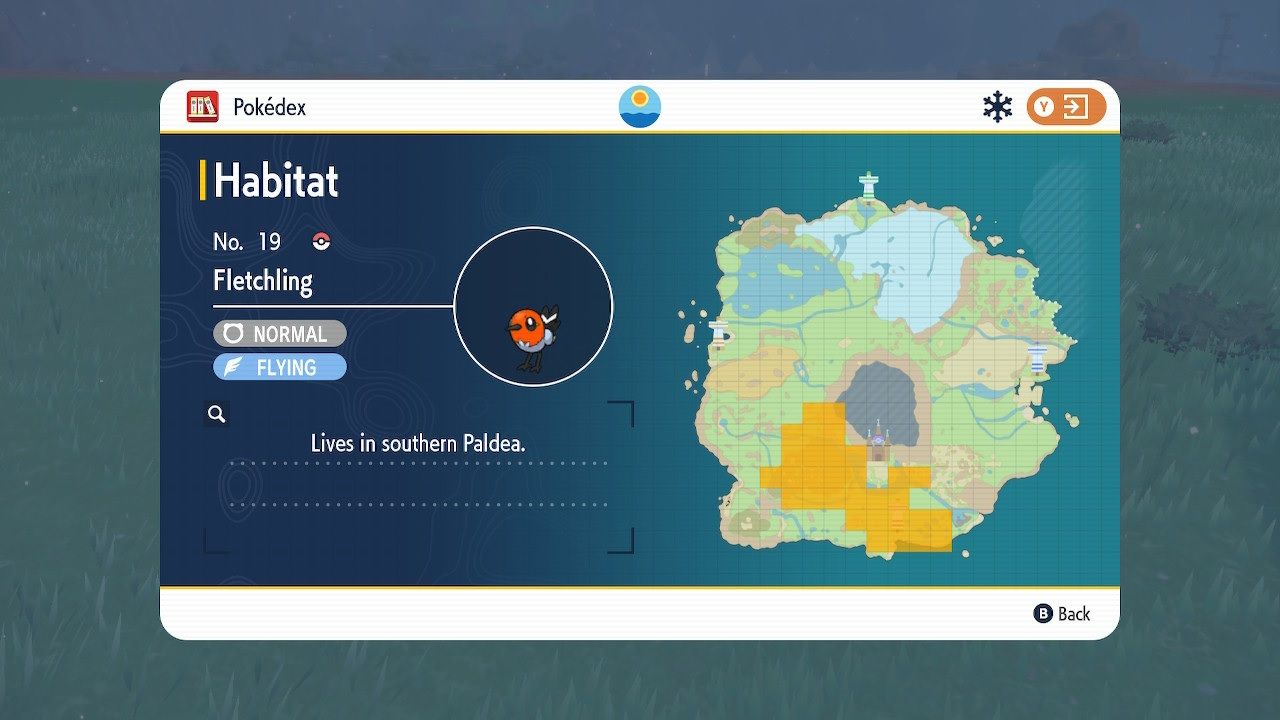1280x720 pixels.
Task: Click the circular sun-and-sea weather icon
Action: (638, 105)
